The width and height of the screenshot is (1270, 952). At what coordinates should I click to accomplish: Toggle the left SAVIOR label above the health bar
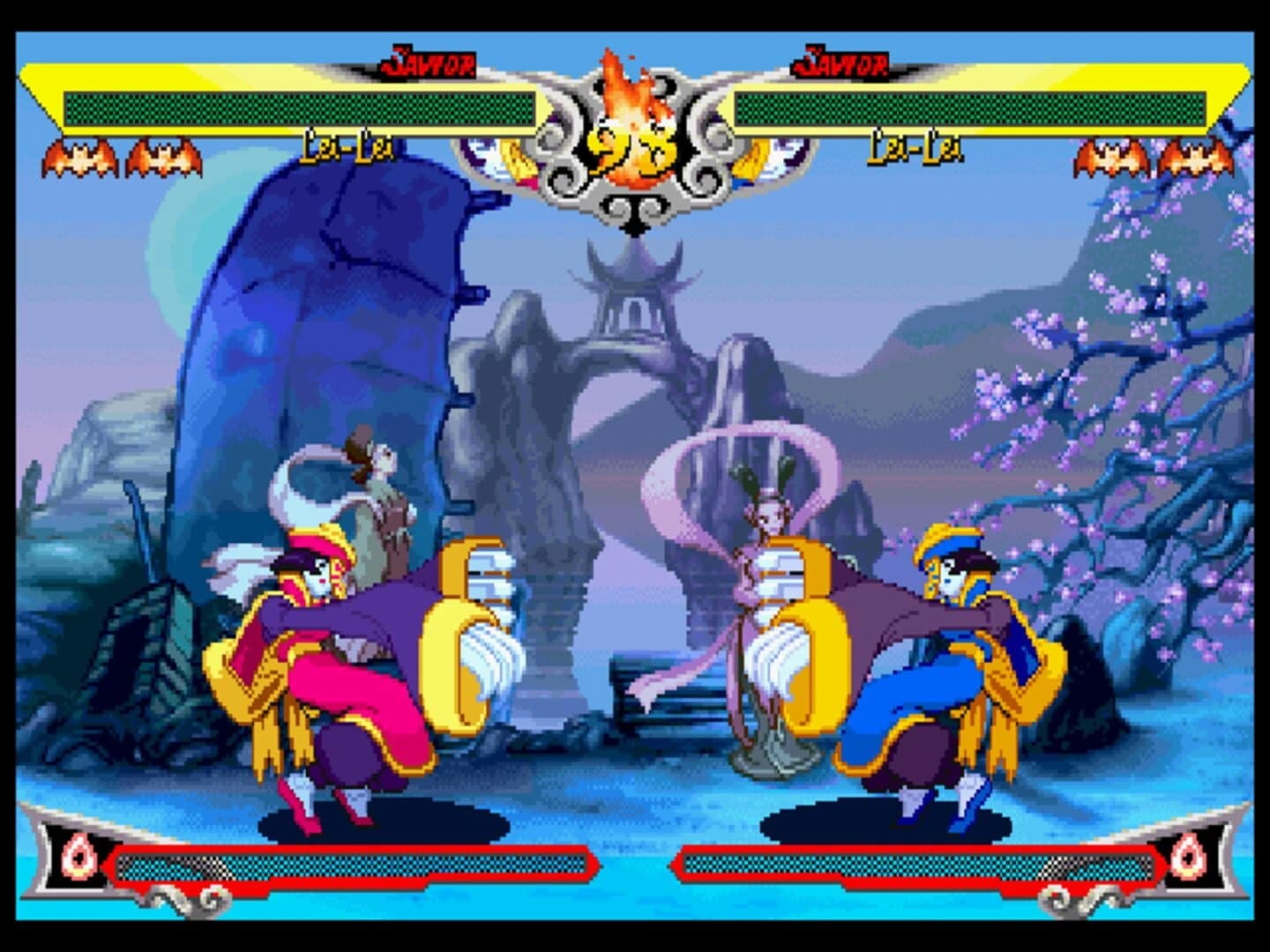430,60
